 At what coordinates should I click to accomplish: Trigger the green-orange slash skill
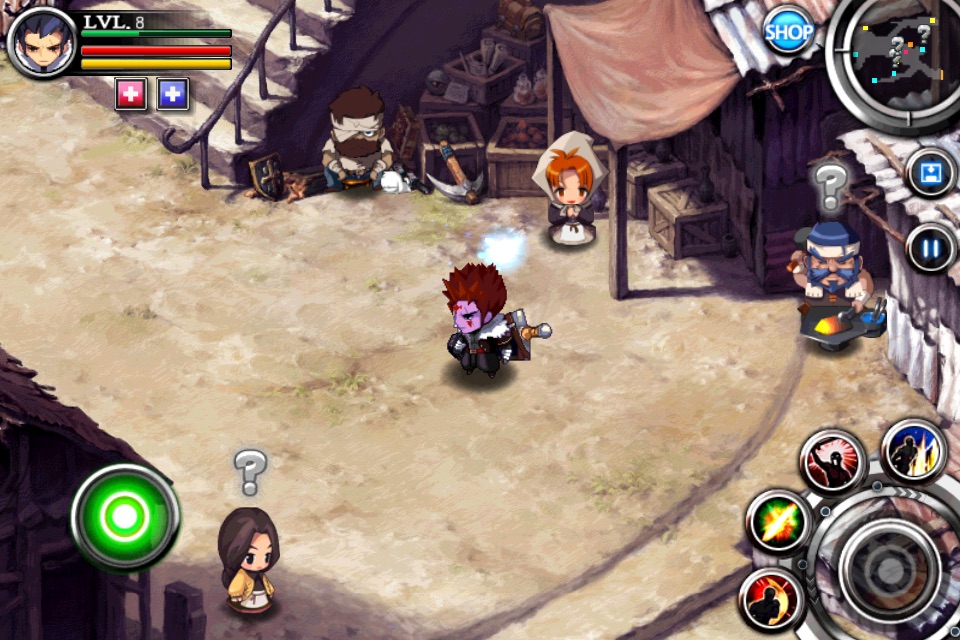point(778,523)
